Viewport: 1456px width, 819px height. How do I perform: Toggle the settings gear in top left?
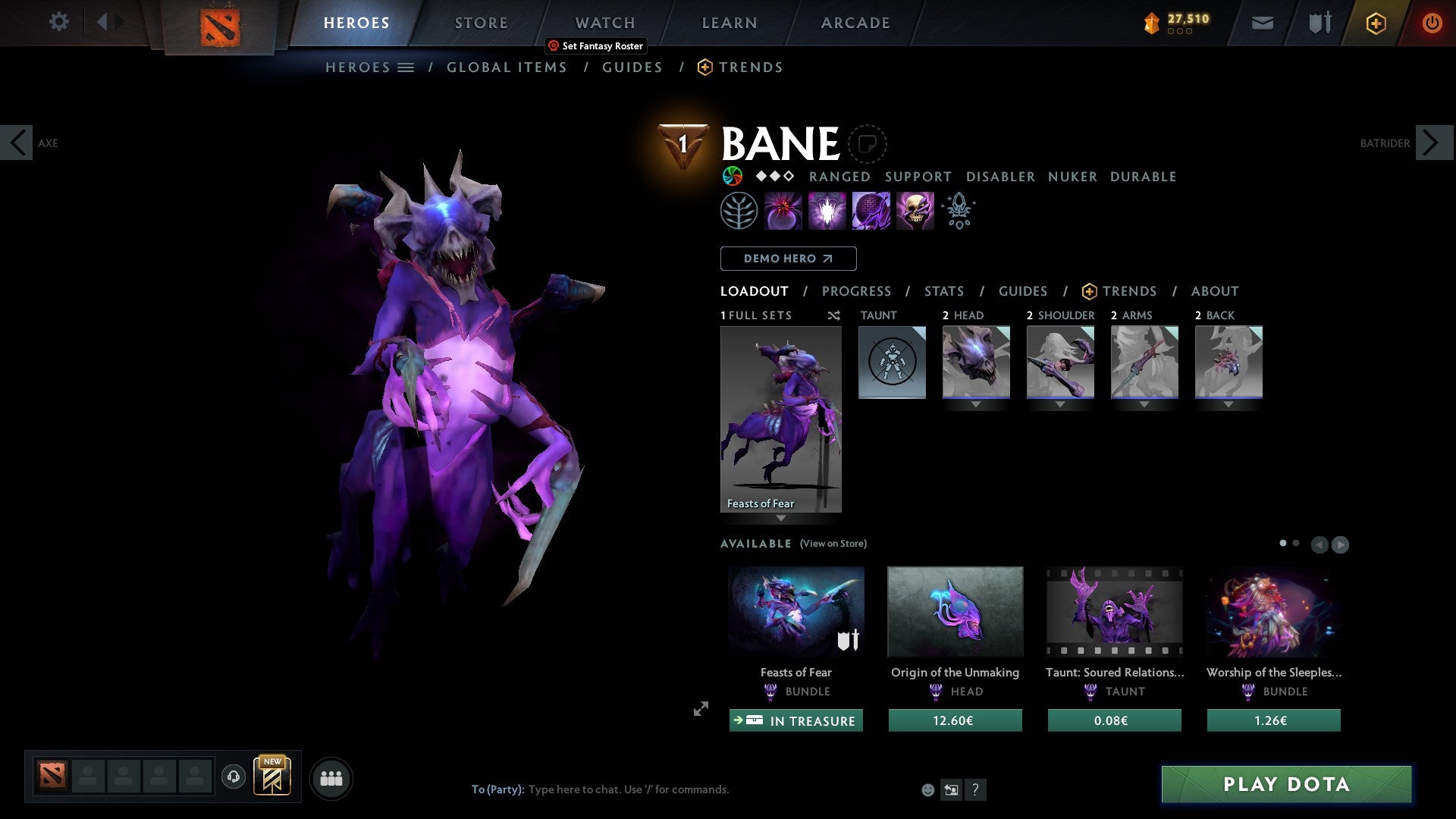[x=58, y=22]
